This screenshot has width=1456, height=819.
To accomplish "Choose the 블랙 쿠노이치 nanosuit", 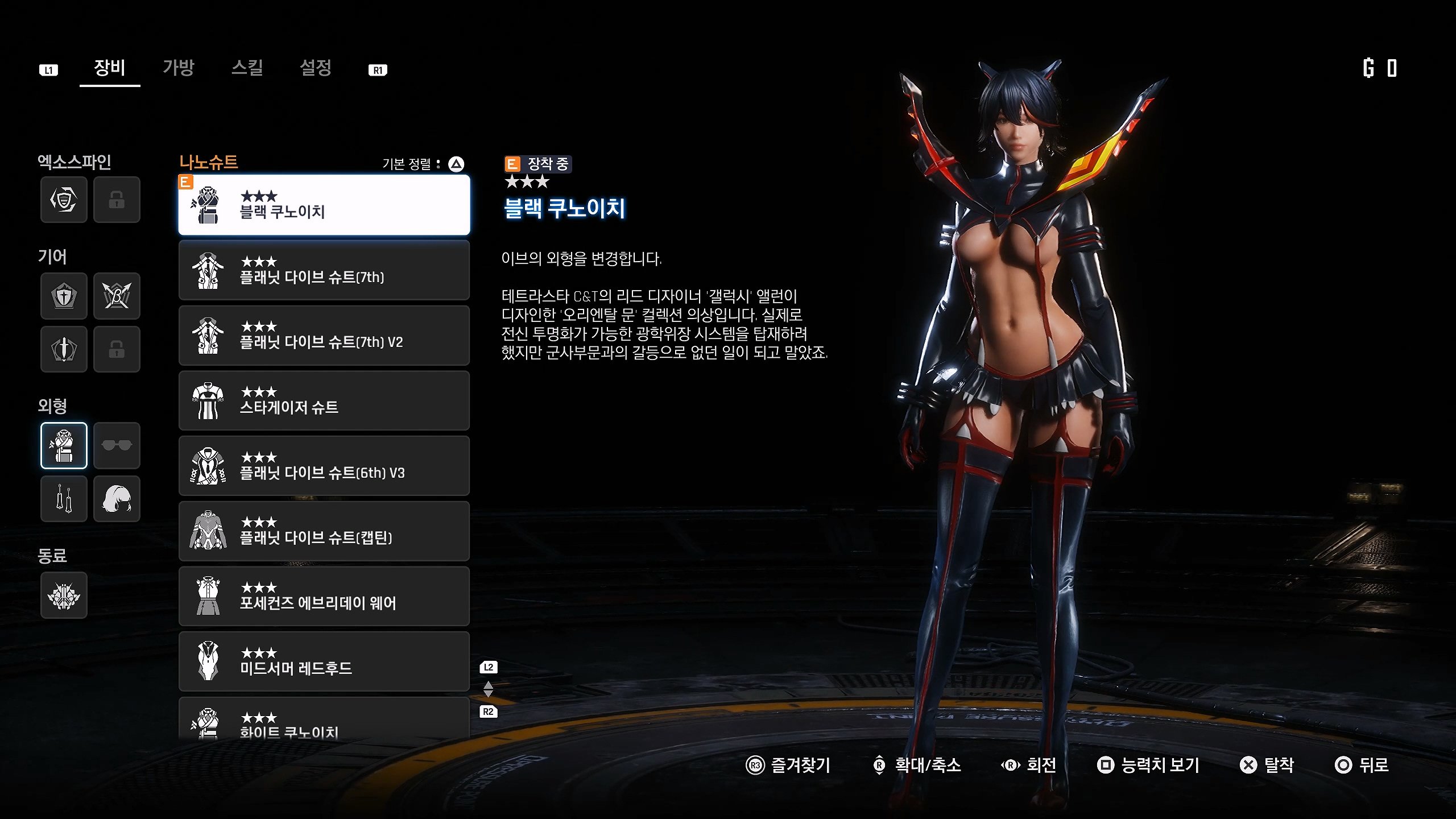I will (x=324, y=205).
